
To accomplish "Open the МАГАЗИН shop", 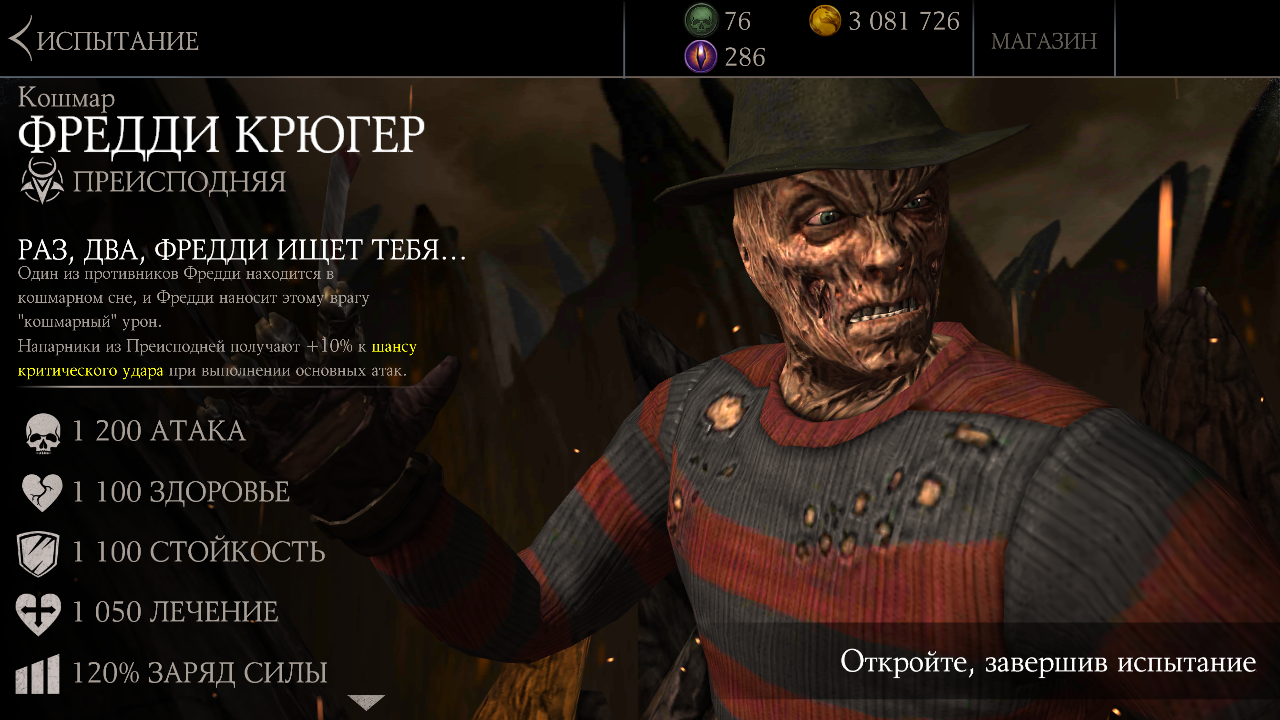I will 1043,41.
